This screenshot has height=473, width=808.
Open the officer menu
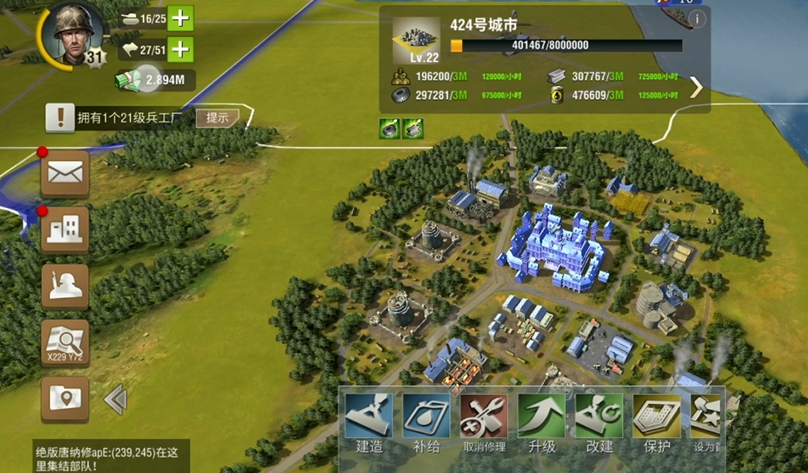pyautogui.click(x=65, y=286)
